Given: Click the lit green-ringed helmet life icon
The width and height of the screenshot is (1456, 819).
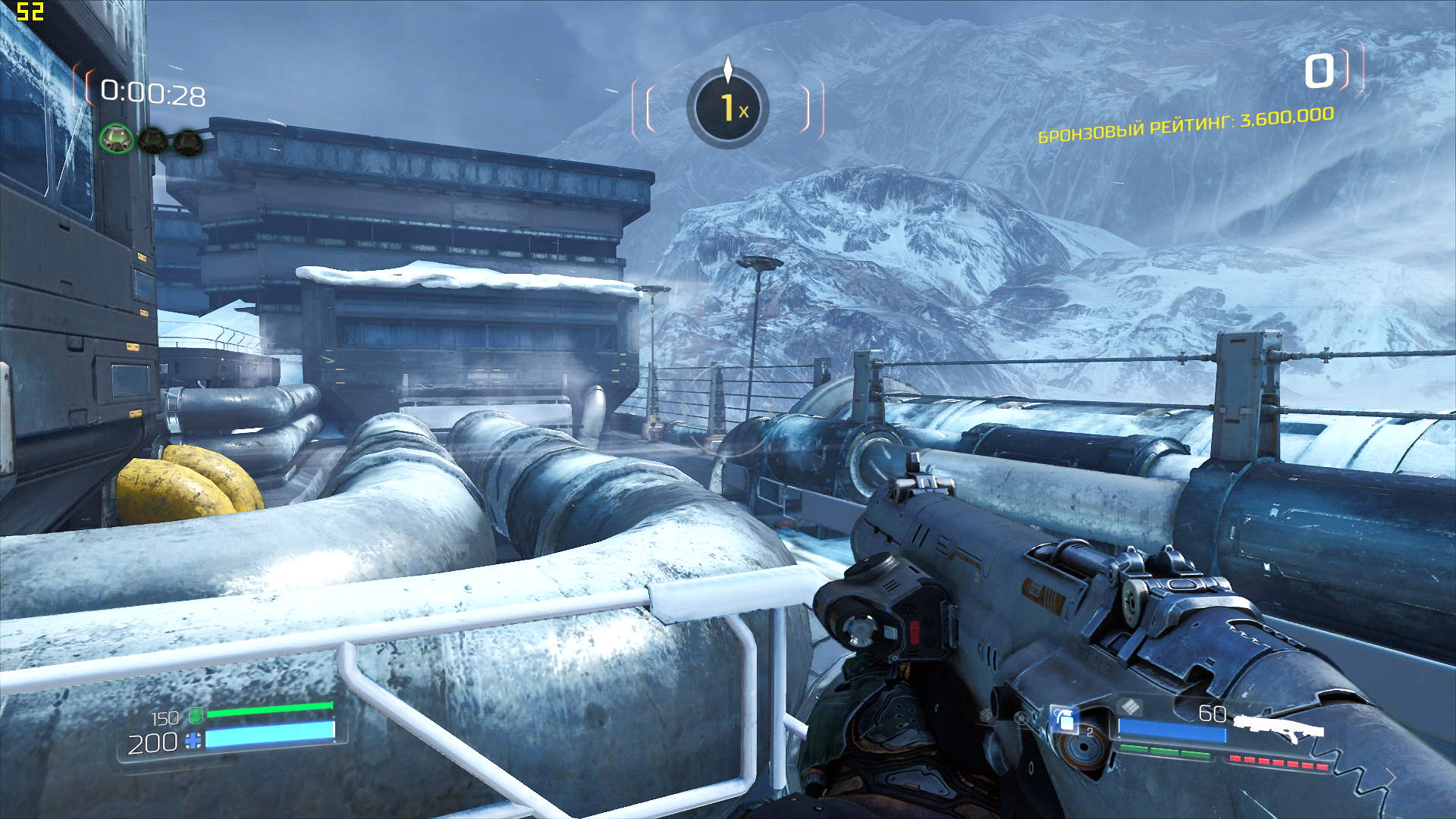Looking at the screenshot, I should click(117, 140).
